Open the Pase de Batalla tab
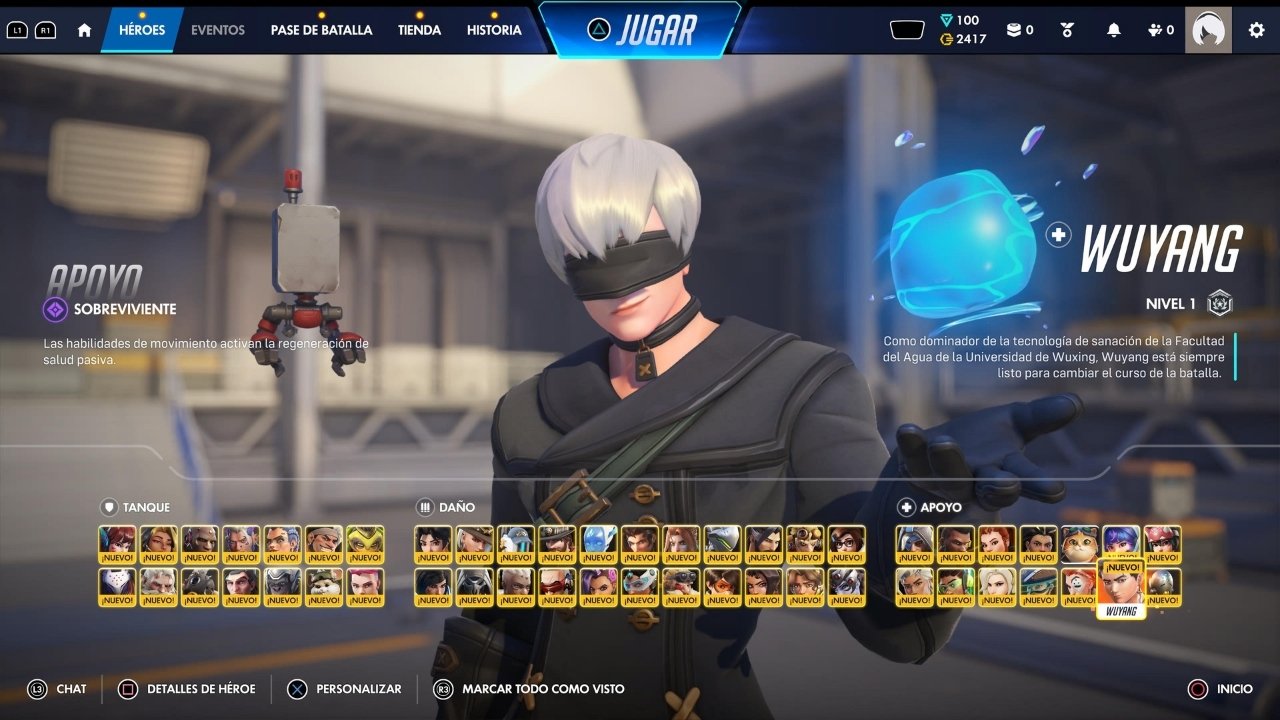 point(321,30)
